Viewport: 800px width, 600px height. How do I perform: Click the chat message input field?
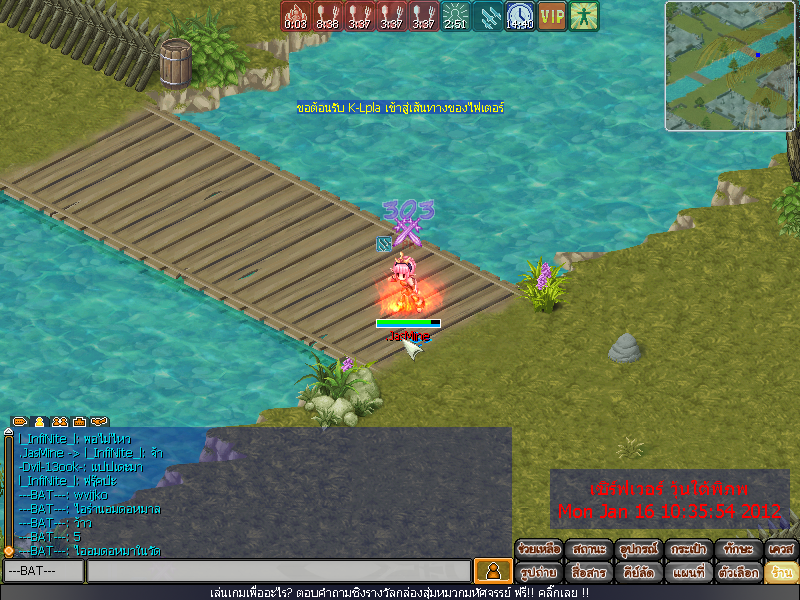point(278,571)
